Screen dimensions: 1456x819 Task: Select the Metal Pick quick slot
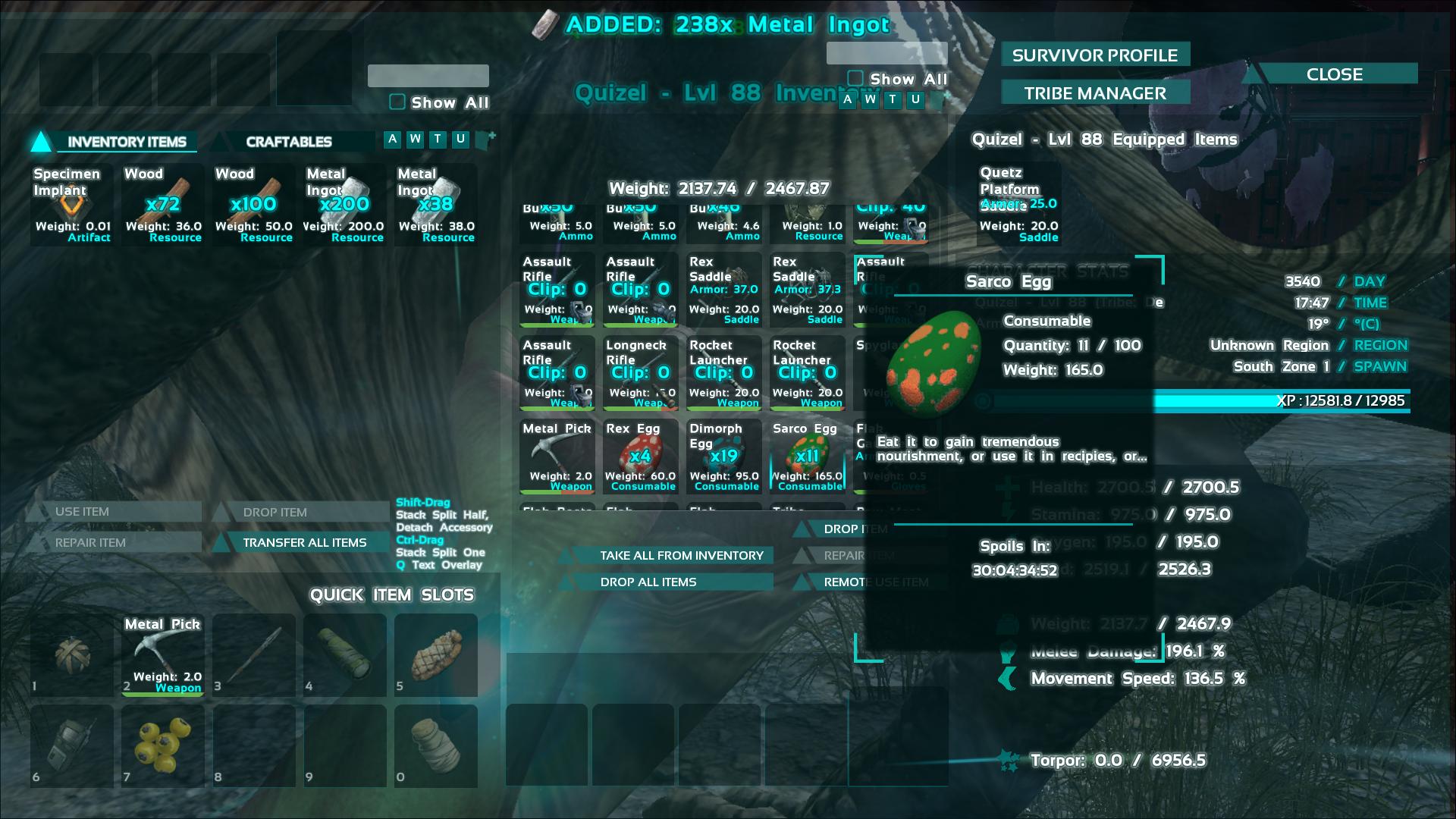pos(163,655)
